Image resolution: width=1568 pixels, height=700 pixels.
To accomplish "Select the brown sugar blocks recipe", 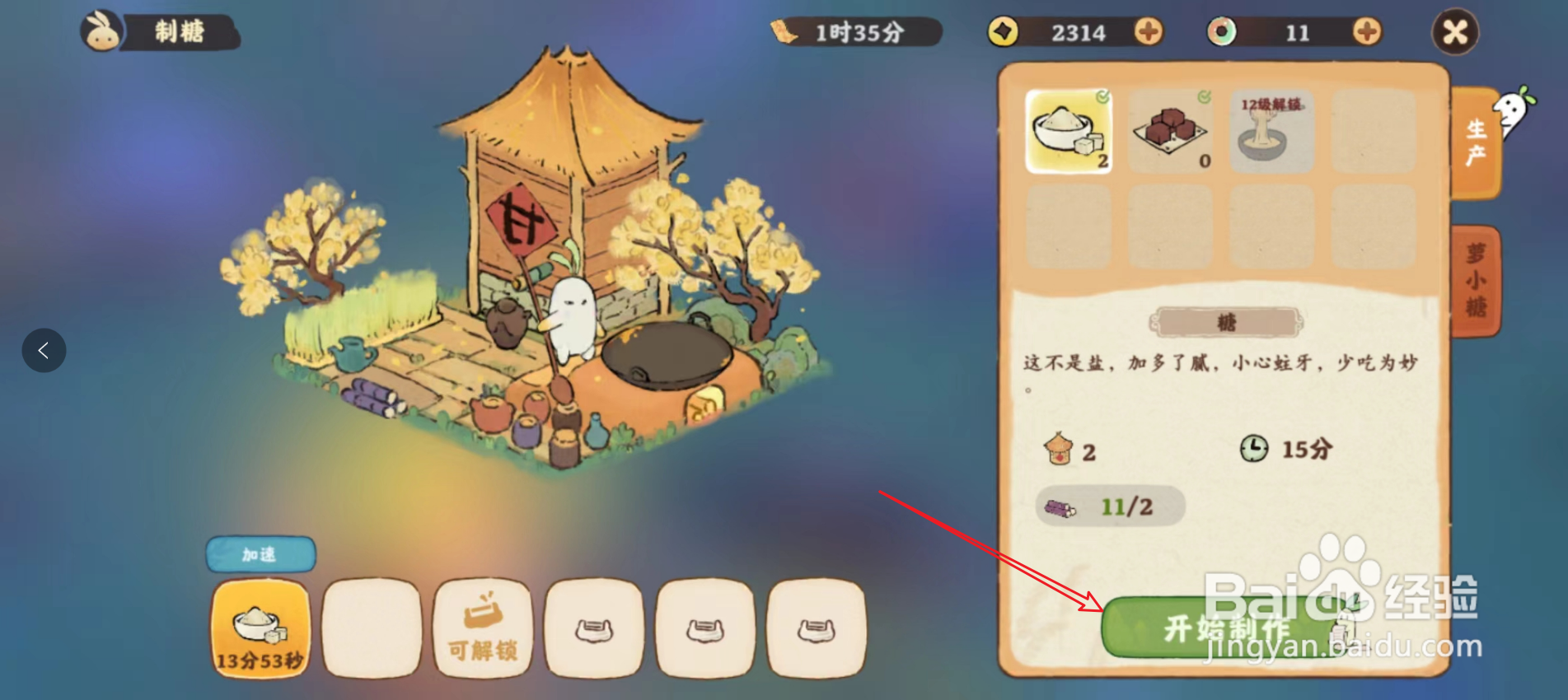I will (1170, 132).
